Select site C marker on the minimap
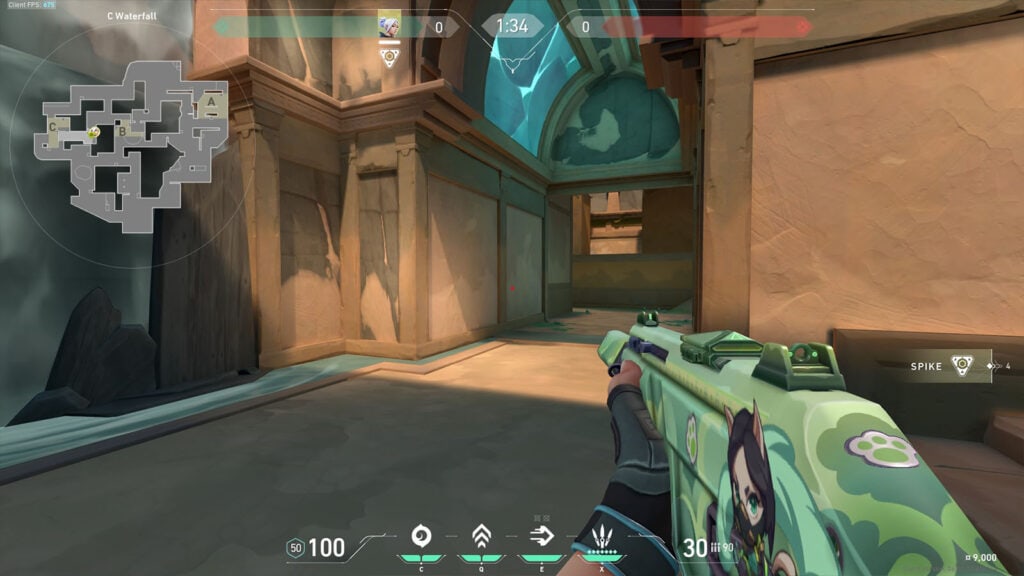The image size is (1024, 576). pos(53,127)
